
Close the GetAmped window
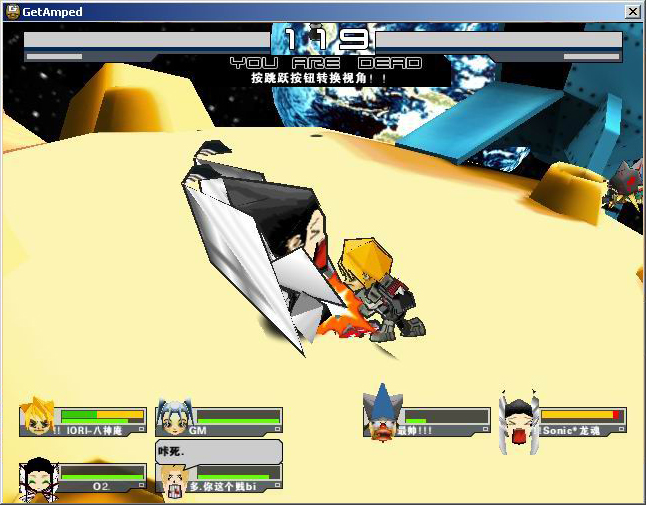pyautogui.click(x=632, y=12)
